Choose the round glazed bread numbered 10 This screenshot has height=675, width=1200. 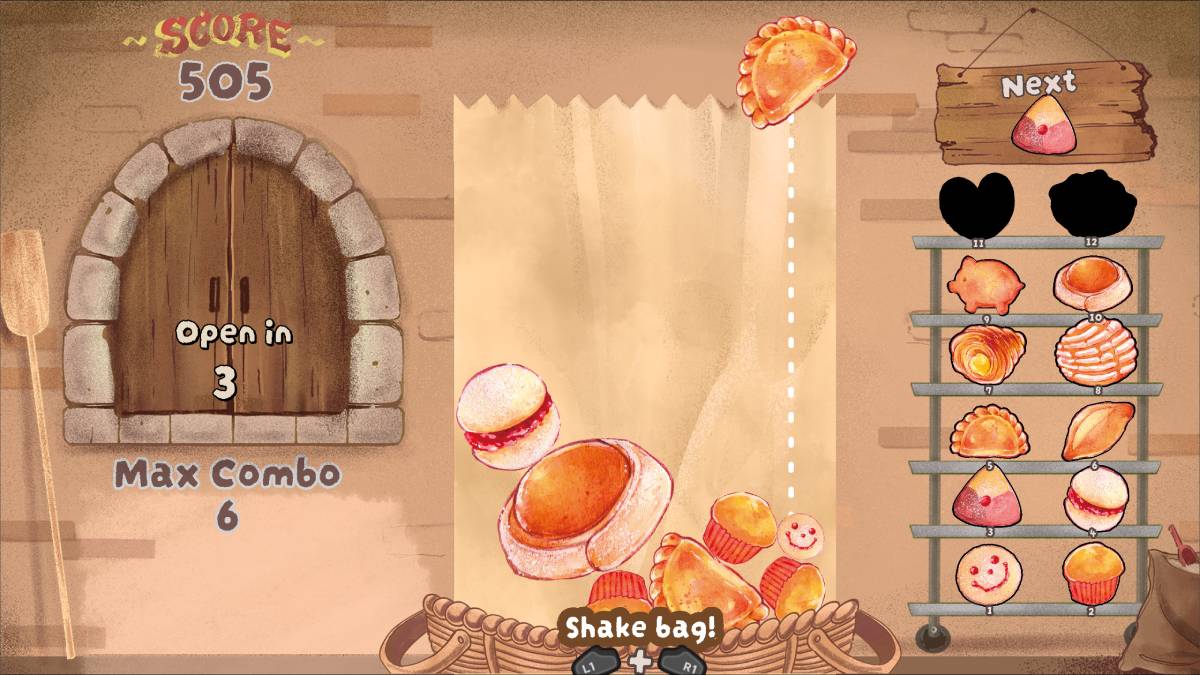coord(1092,282)
